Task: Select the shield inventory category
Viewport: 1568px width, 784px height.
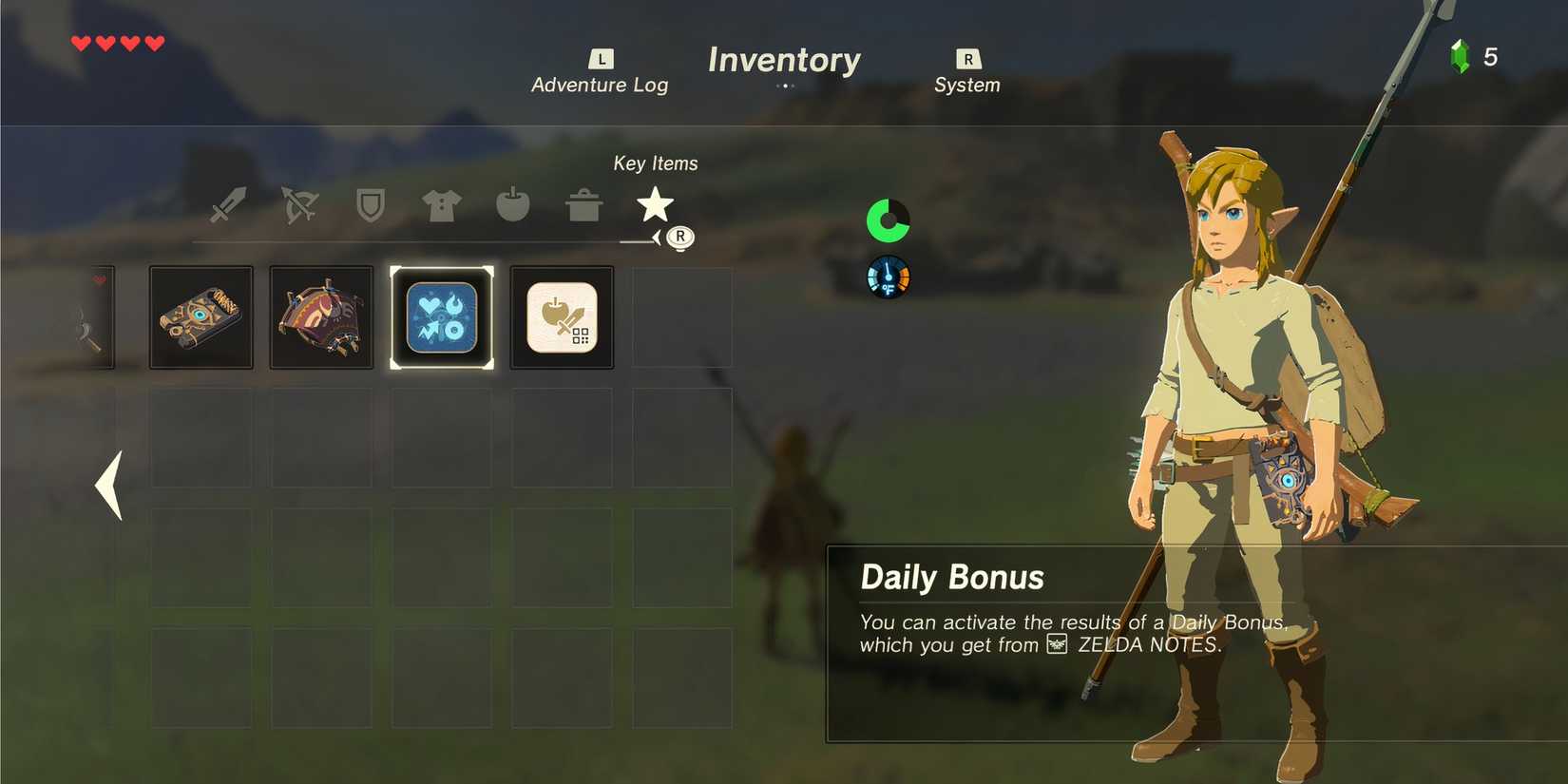Action: (370, 205)
